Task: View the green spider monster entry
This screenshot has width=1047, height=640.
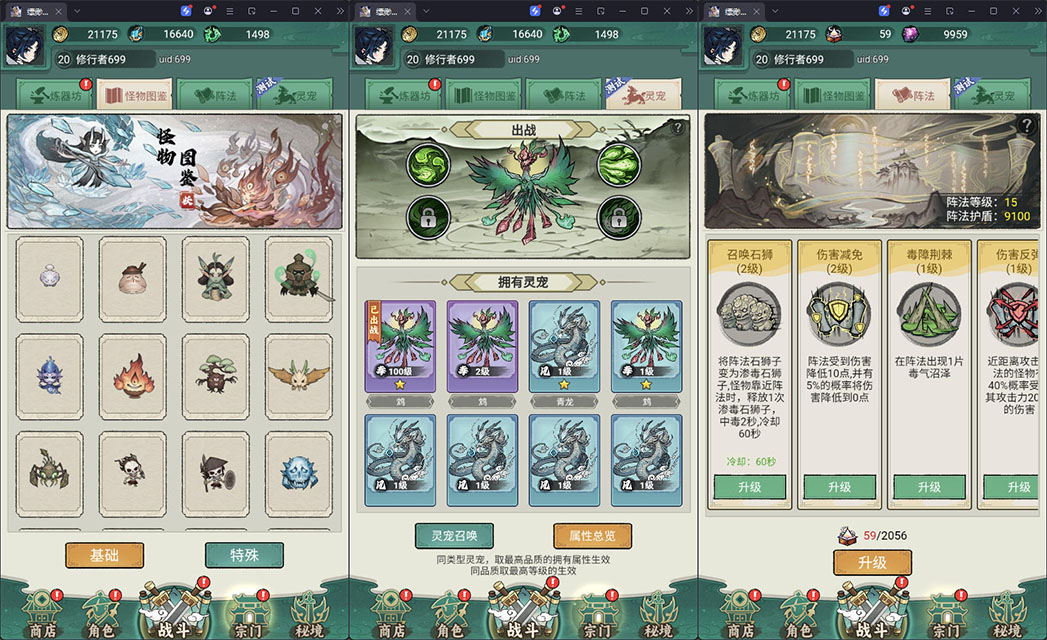Action: [50, 473]
